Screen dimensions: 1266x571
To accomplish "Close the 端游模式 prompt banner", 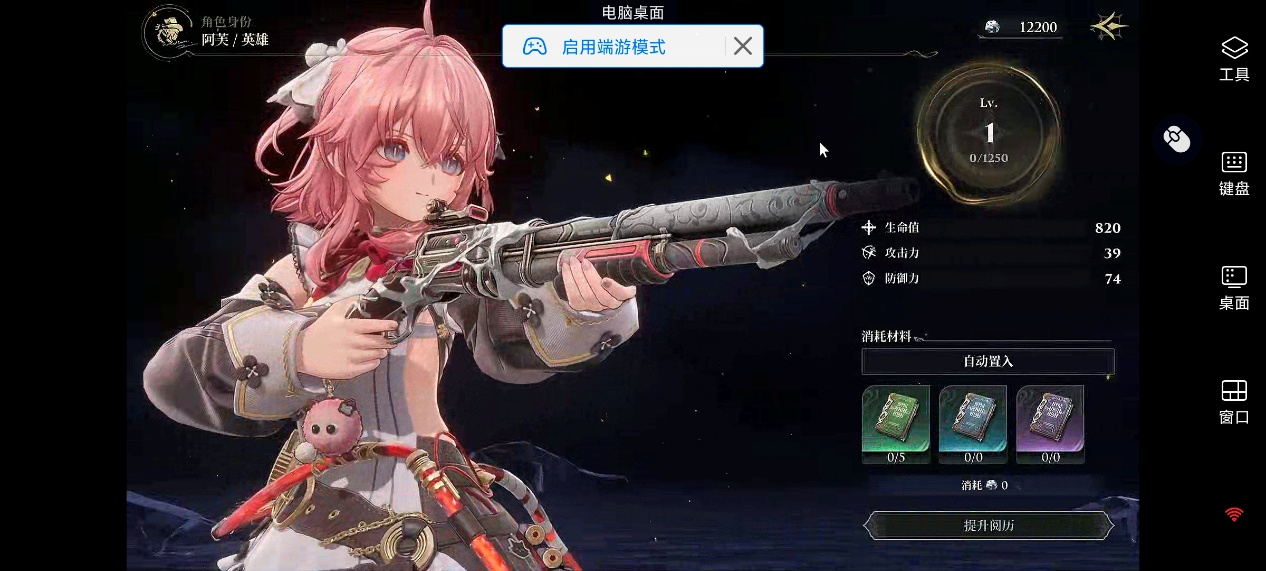I will tap(743, 46).
